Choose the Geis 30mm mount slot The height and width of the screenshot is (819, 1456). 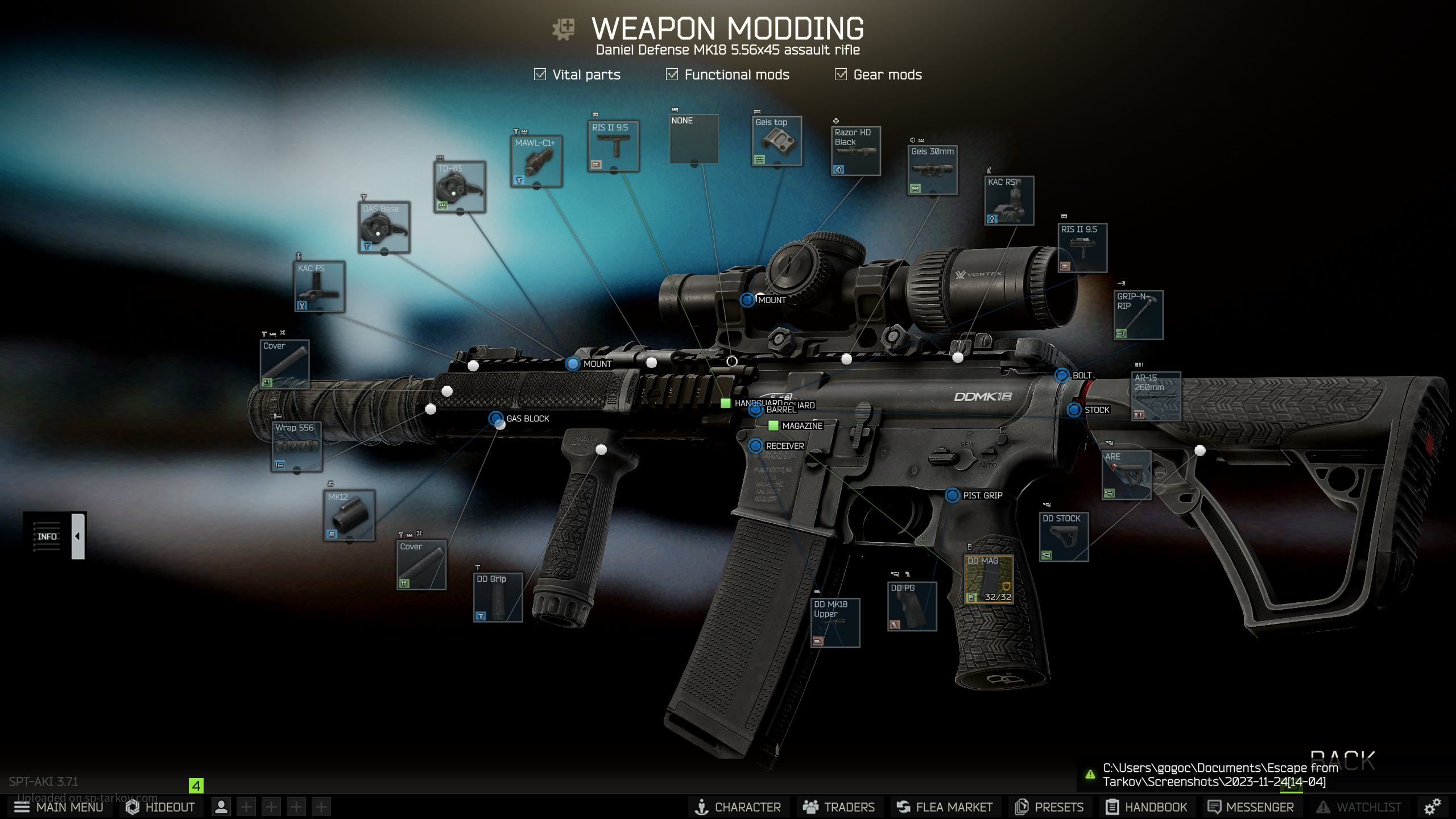(x=932, y=170)
